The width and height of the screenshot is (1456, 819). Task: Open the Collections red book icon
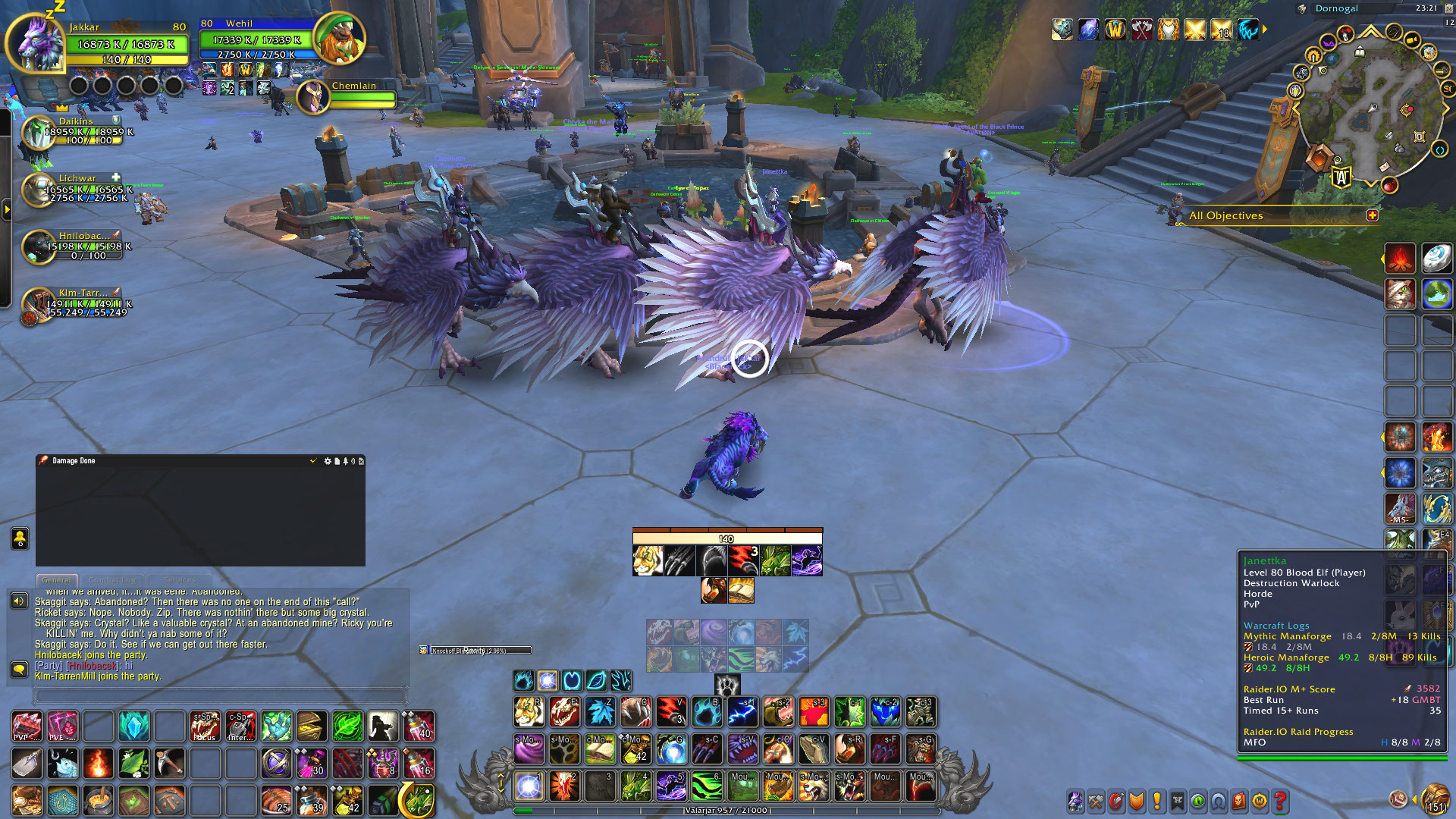point(1239,800)
